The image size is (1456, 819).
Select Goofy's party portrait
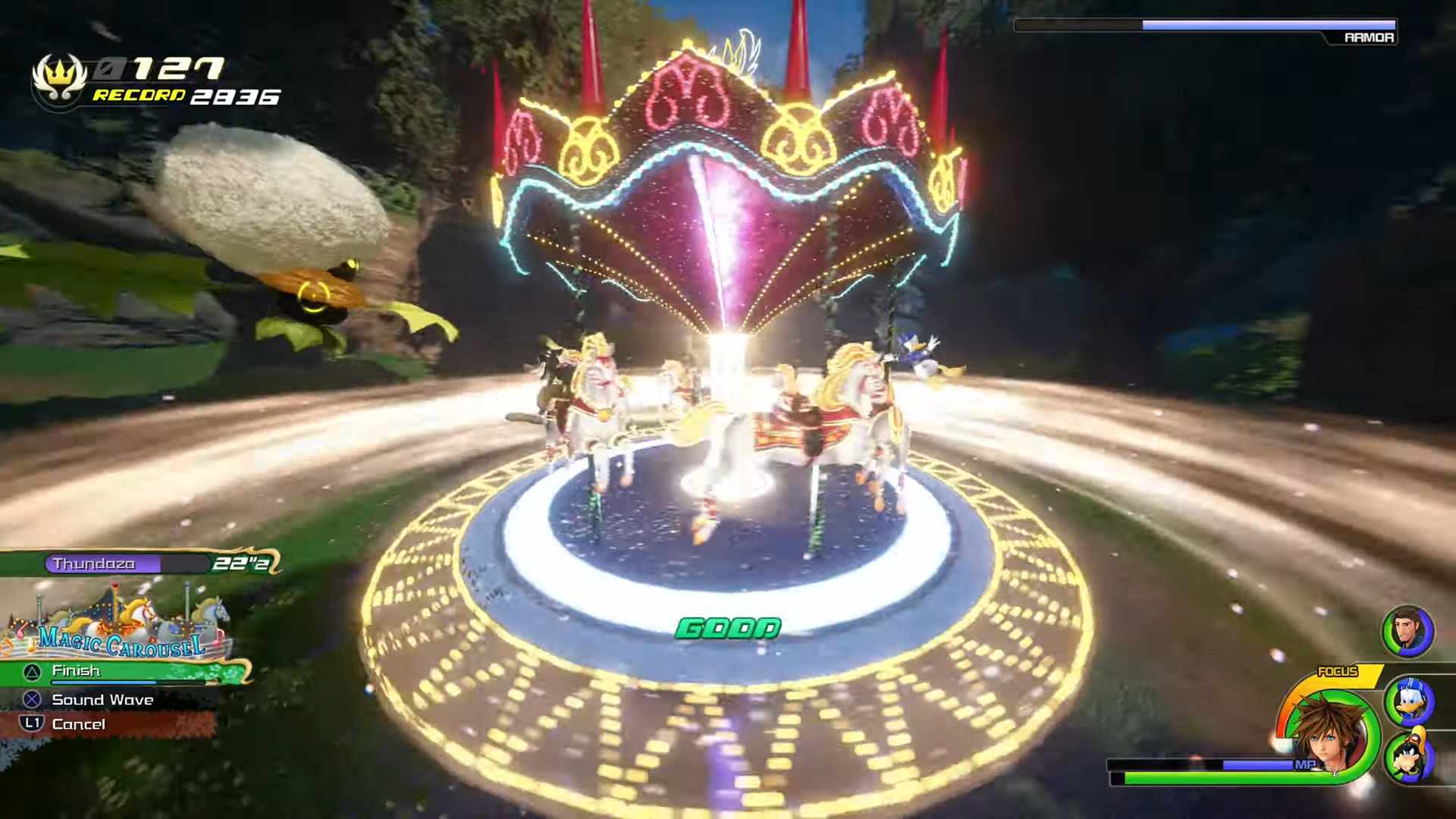(1408, 758)
